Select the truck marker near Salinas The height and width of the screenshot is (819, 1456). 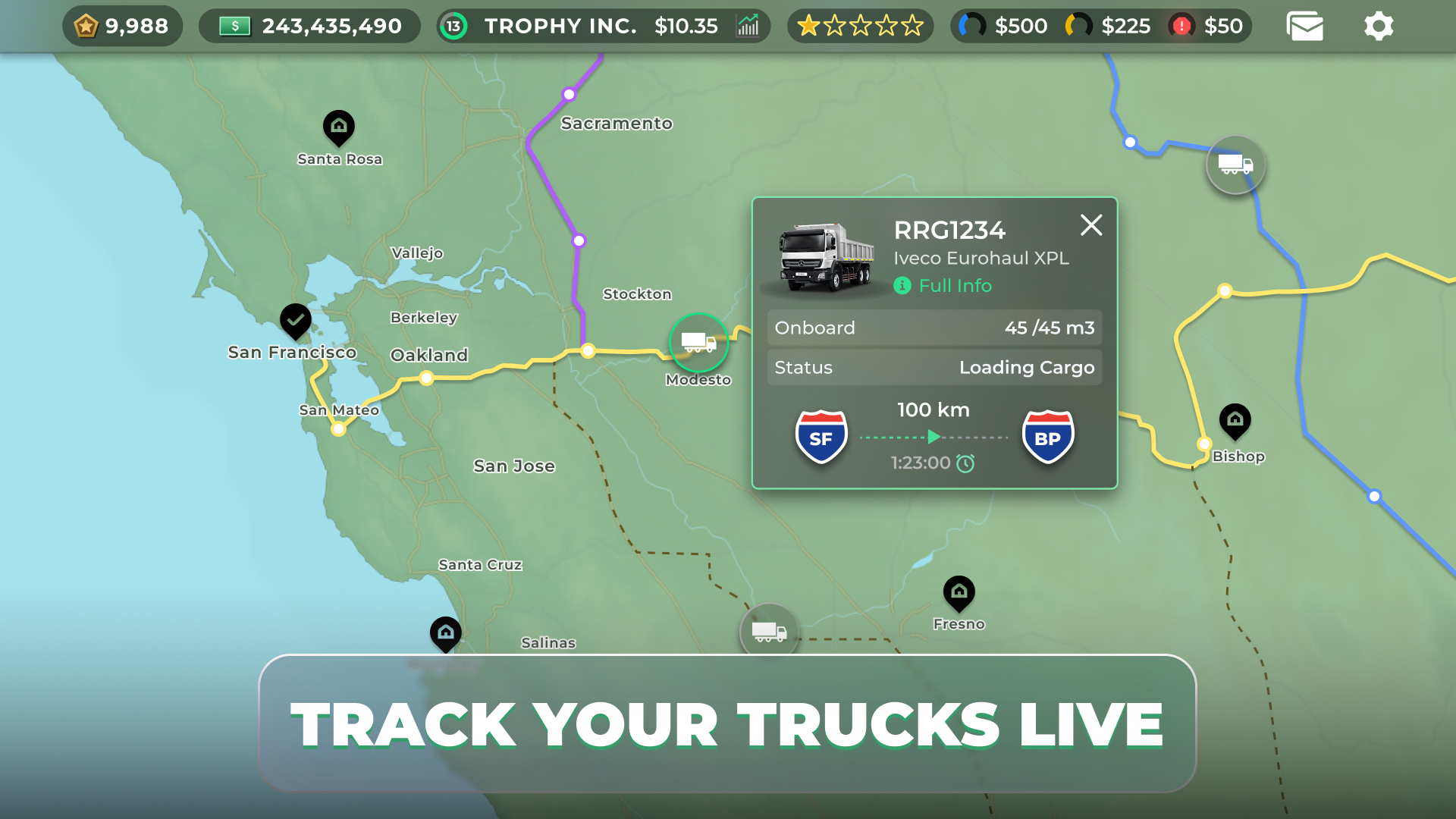(x=769, y=631)
